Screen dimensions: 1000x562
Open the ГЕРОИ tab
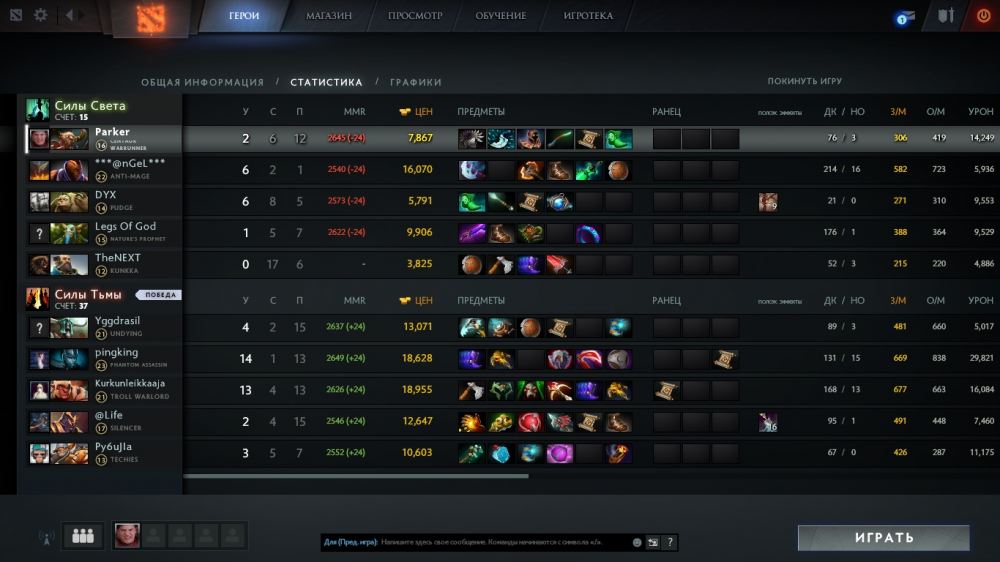click(244, 16)
